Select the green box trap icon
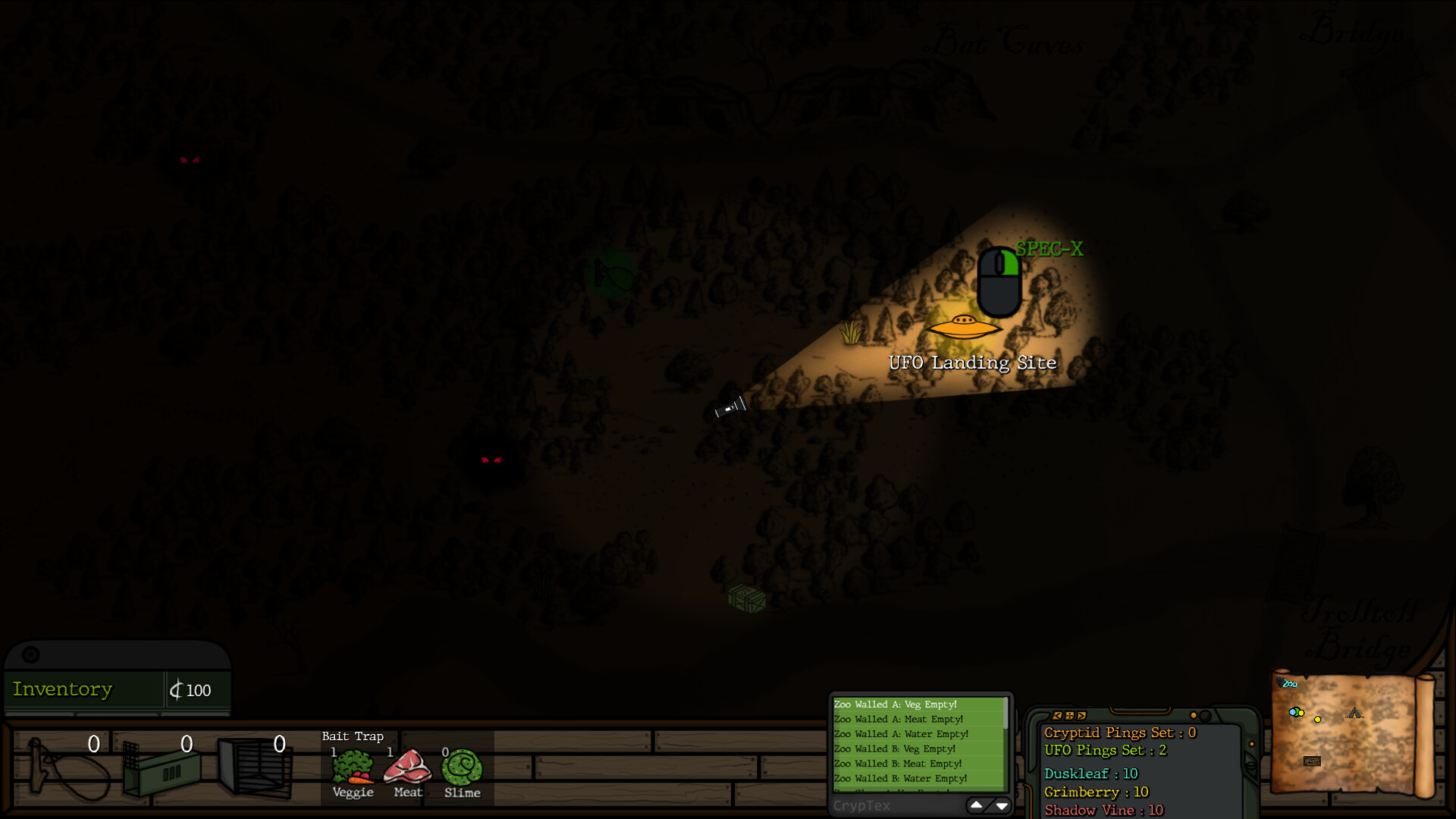Image resolution: width=1456 pixels, height=819 pixels. click(163, 770)
